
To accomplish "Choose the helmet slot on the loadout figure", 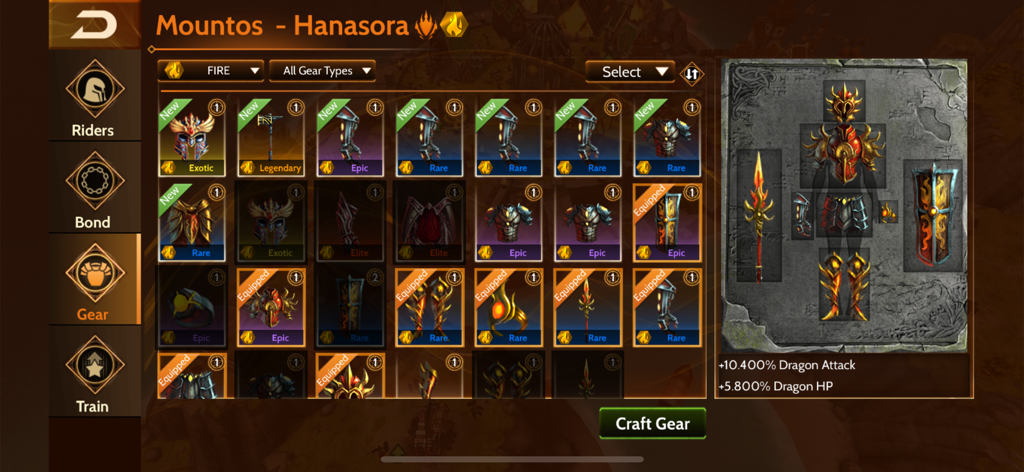I will 845,102.
